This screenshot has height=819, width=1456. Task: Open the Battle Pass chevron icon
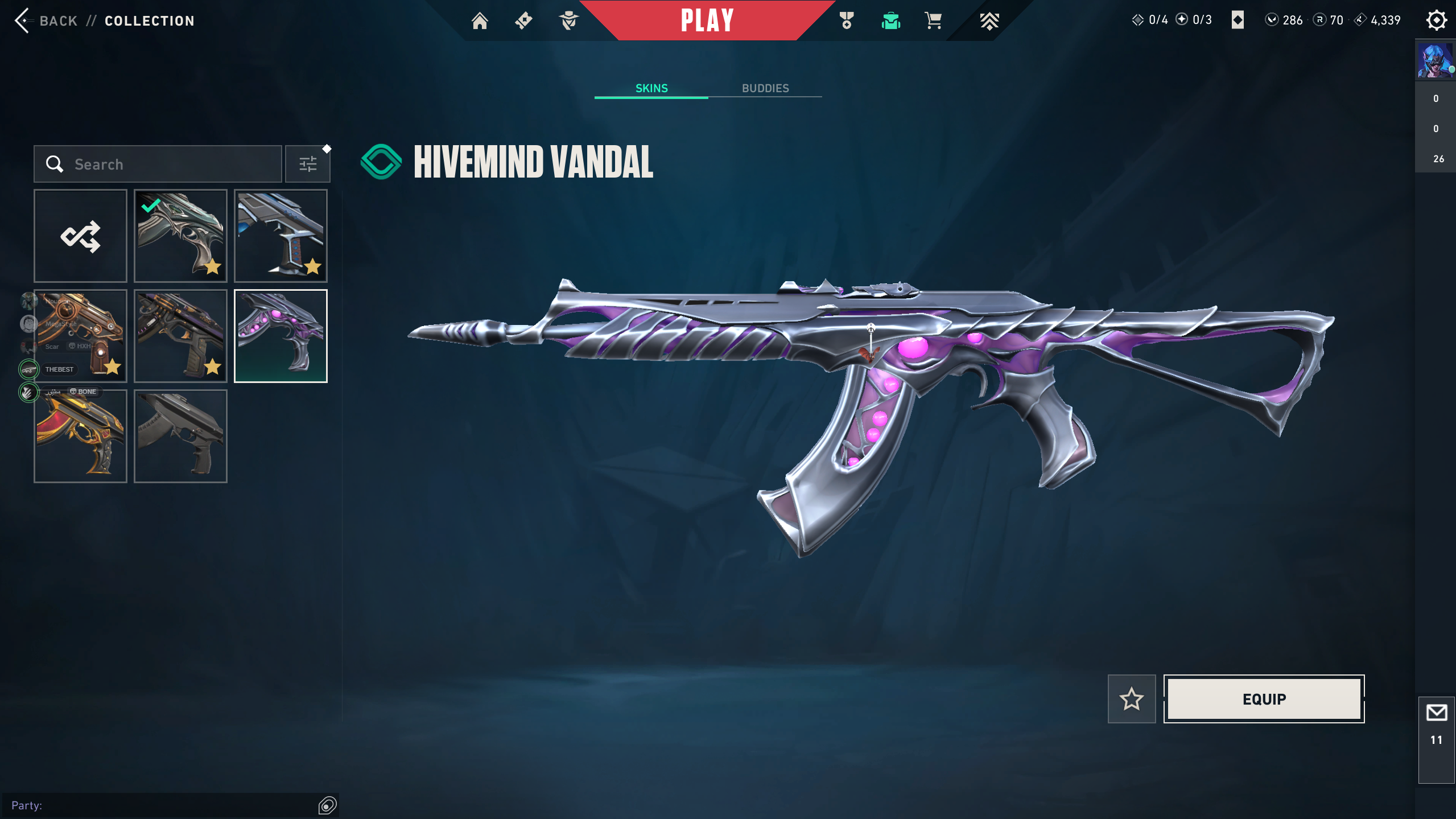click(989, 21)
